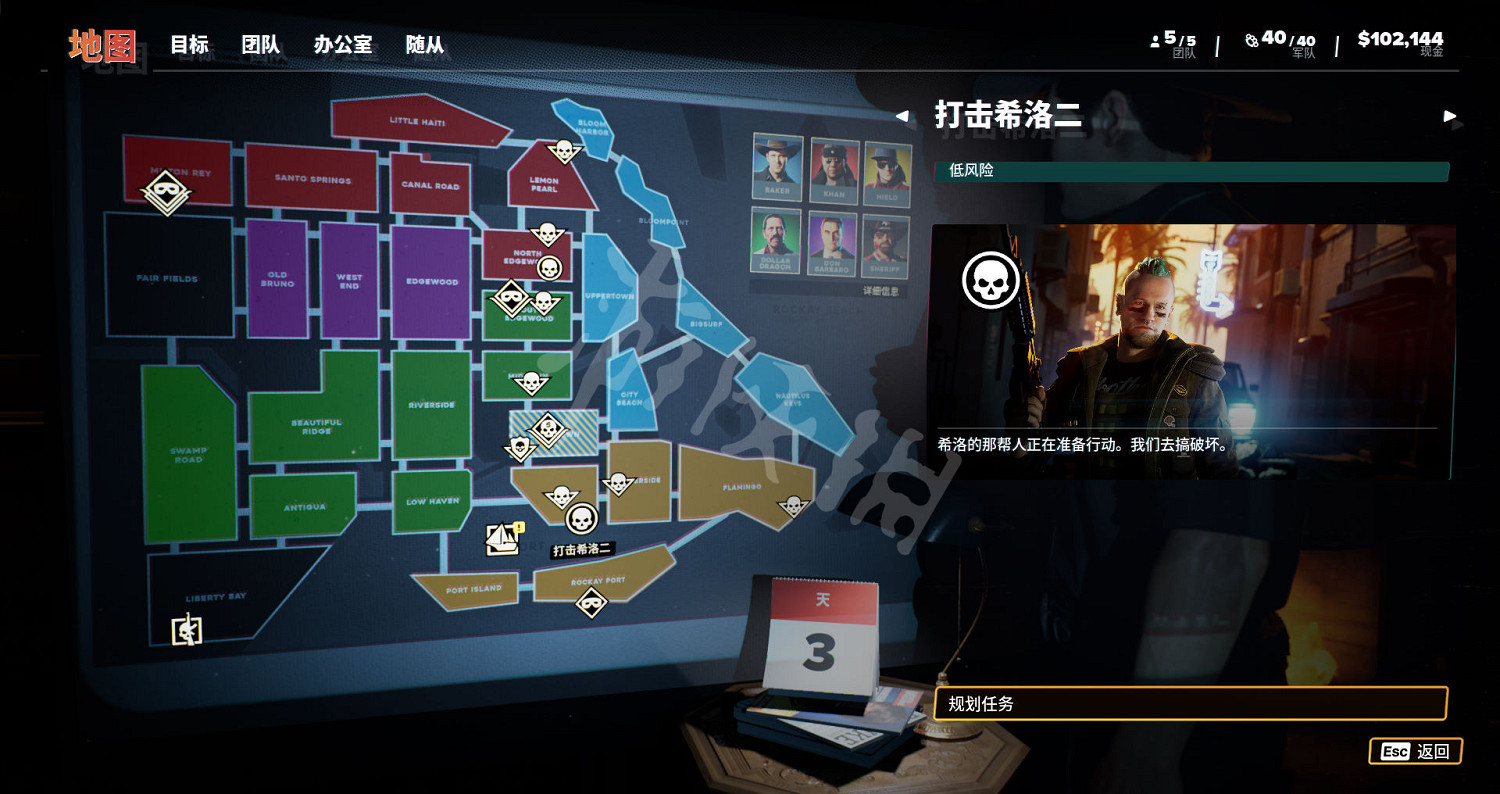Click the skull marker near Bloom Harbor
The image size is (1500, 794).
[x=563, y=151]
